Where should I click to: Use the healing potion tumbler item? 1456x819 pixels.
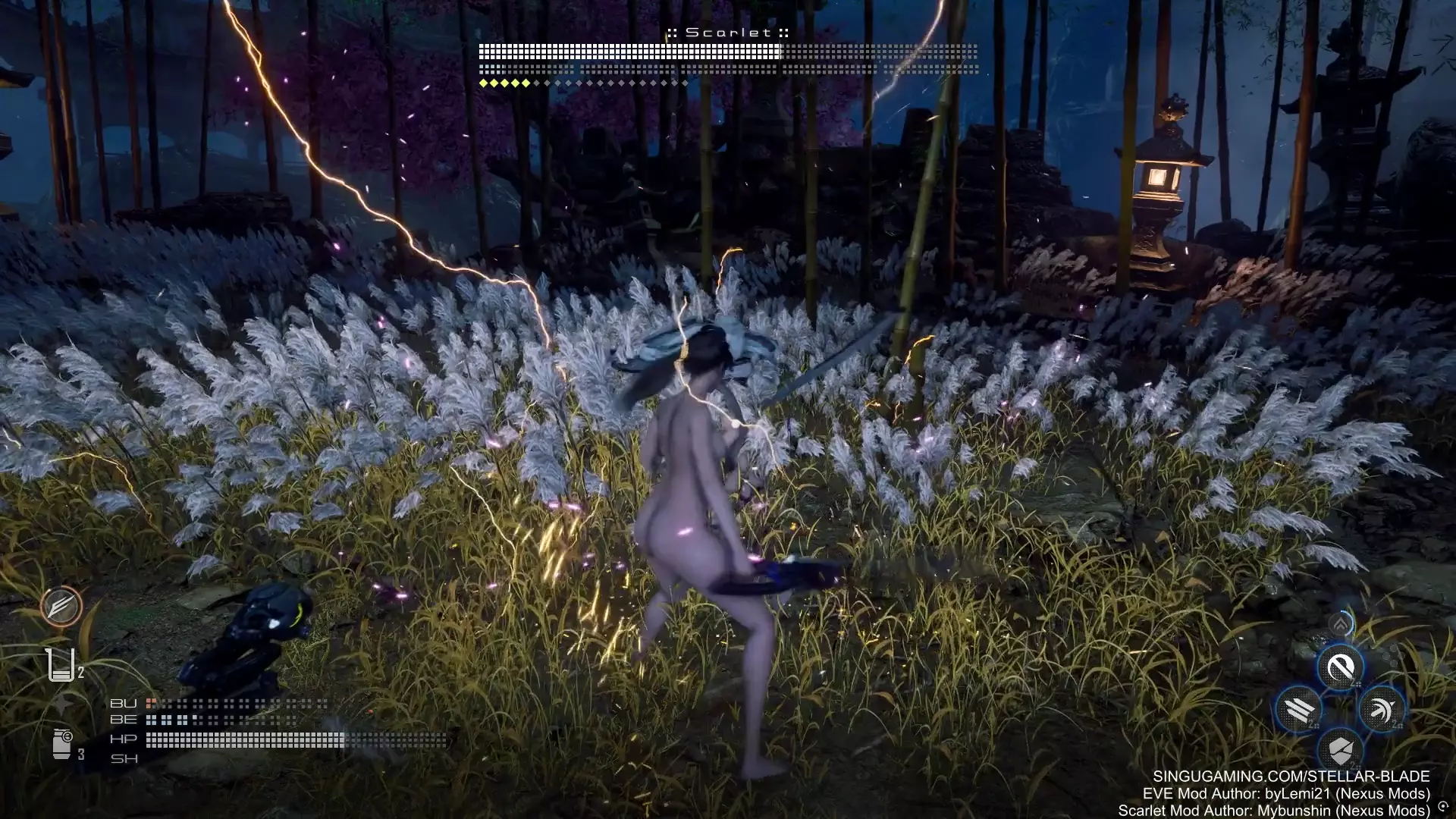(61, 664)
